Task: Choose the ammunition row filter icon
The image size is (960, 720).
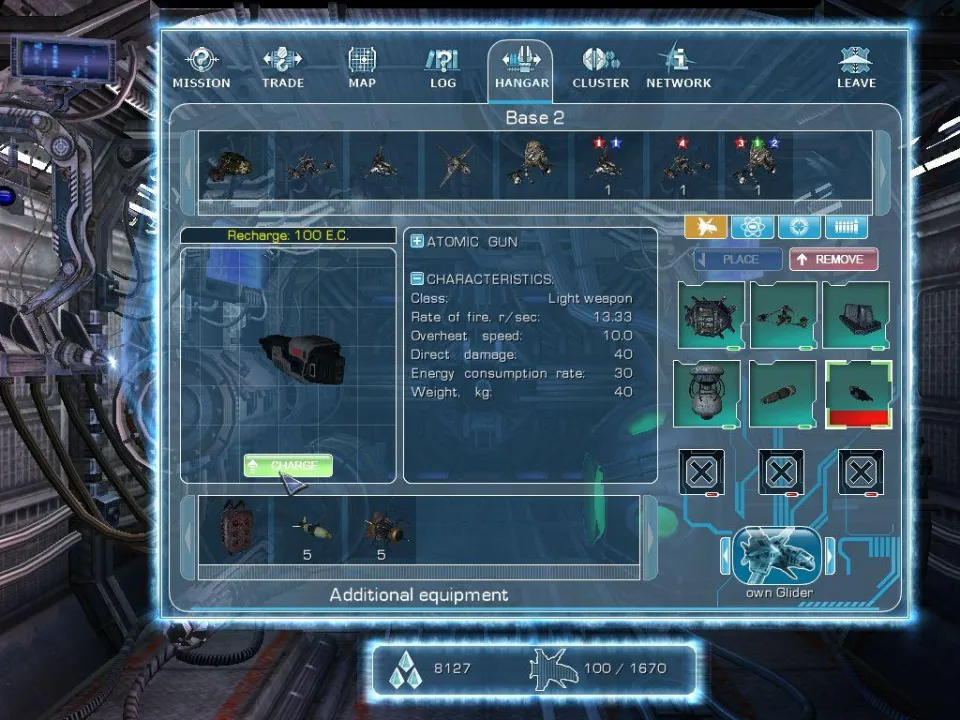Action: [x=846, y=227]
